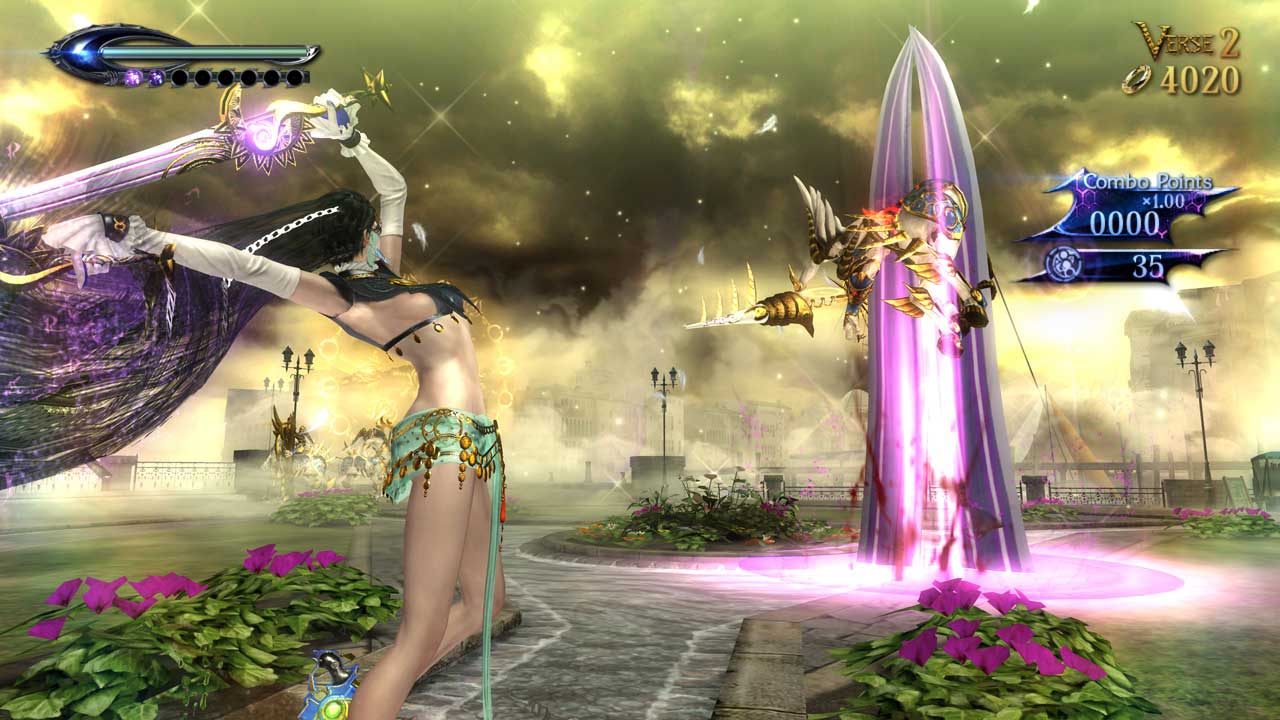1280x720 pixels.
Task: Select the second glowing magic orb
Action: point(156,77)
